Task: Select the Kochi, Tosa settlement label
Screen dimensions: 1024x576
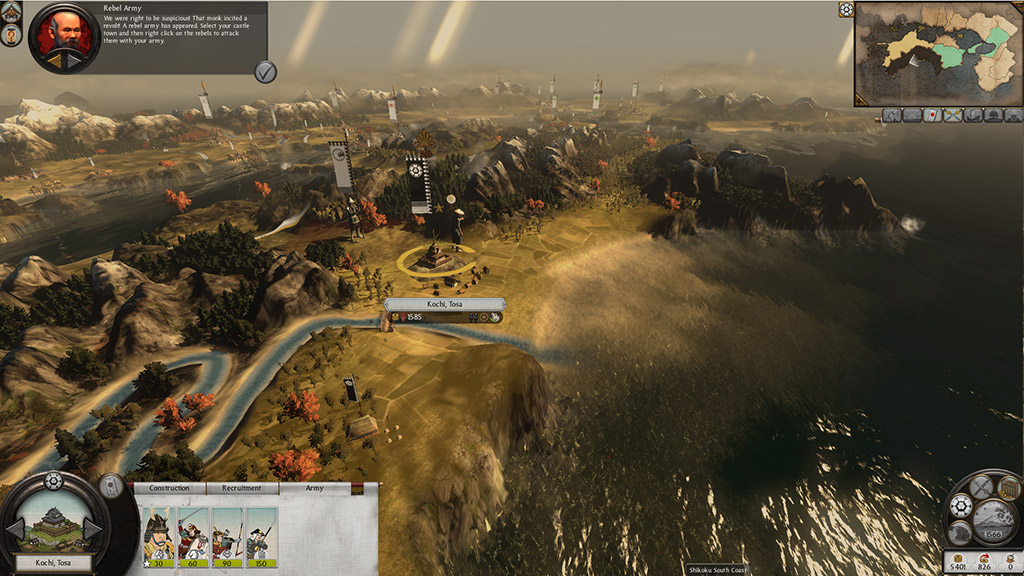Action: (445, 303)
